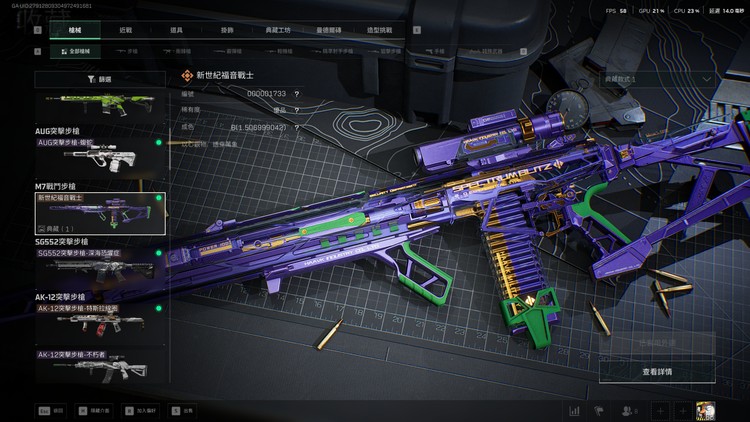Click the 出售 sell button
This screenshot has height=422, width=750.
182,410
